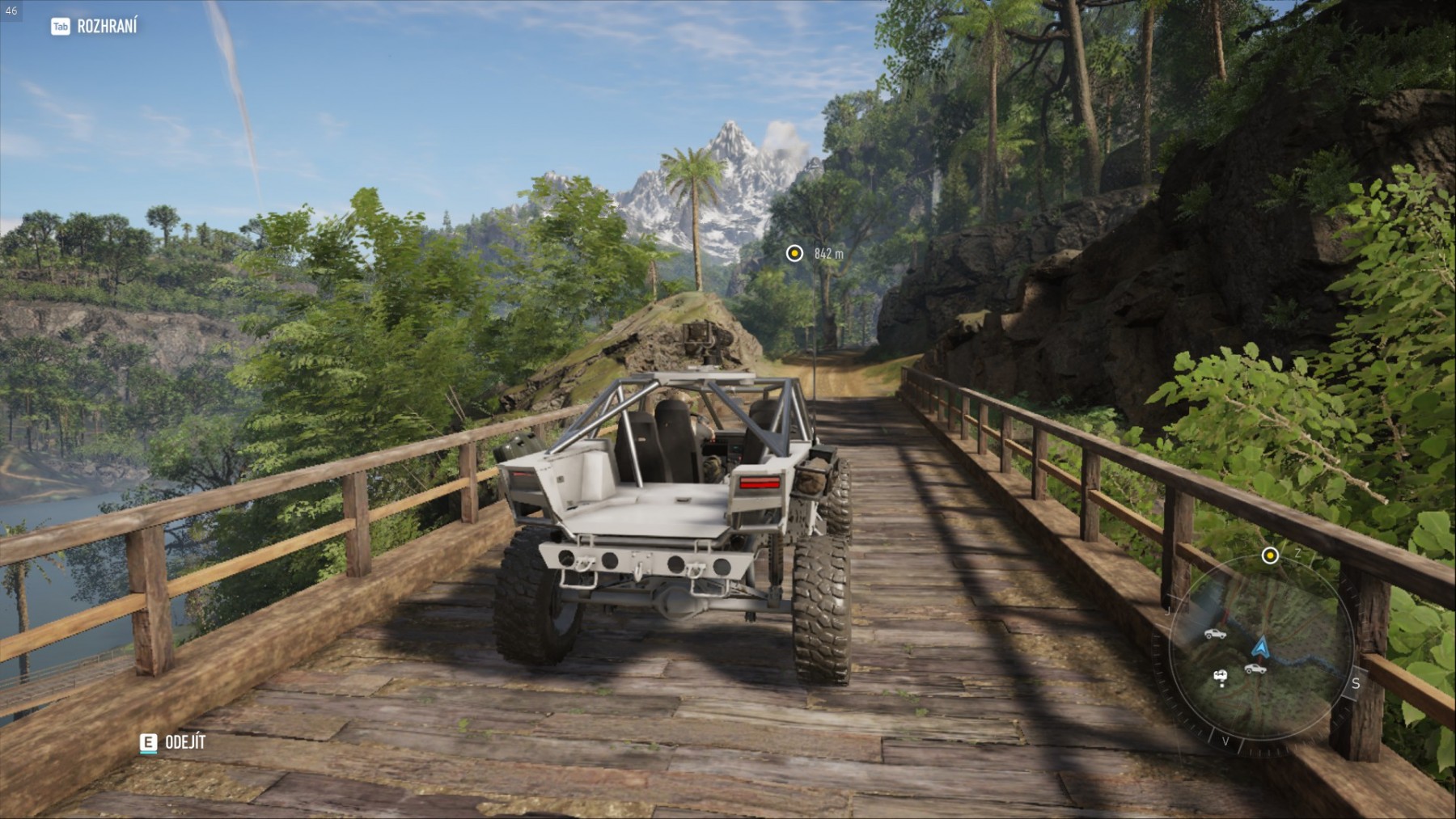Click the blue player arrow on the minimap
1456x819 pixels.
[x=1259, y=647]
